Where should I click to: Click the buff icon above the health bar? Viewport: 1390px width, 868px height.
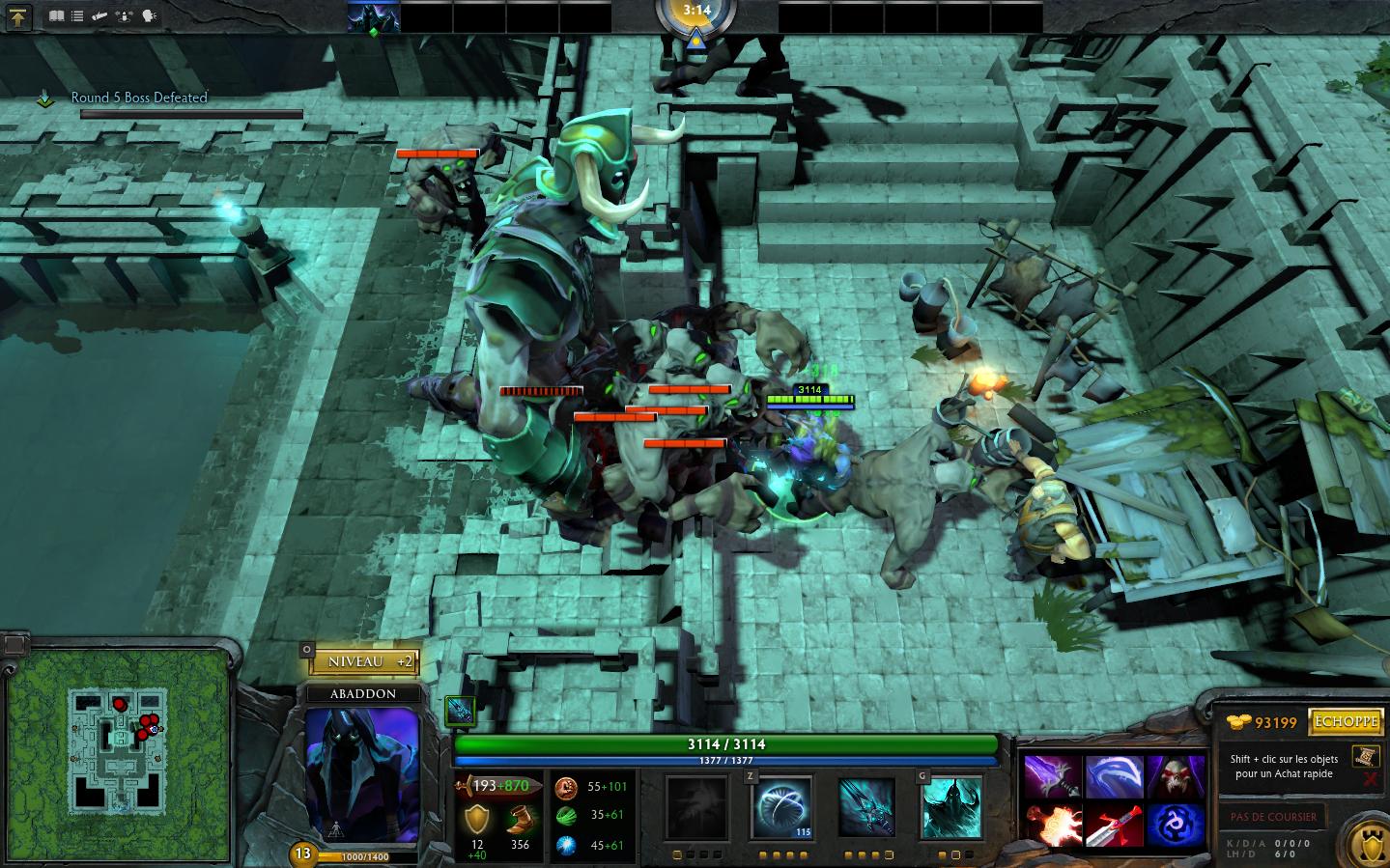click(462, 711)
